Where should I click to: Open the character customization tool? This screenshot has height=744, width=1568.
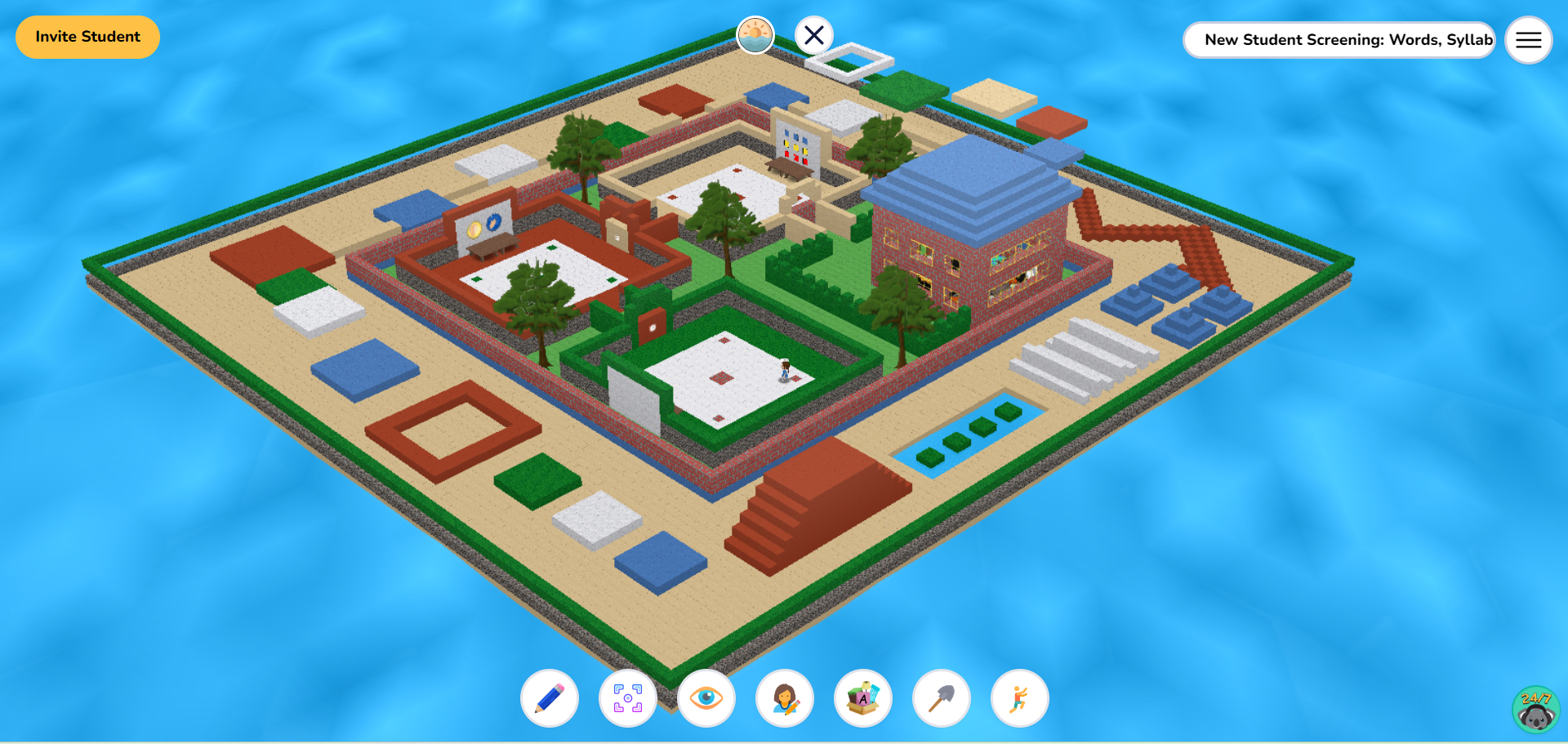click(783, 699)
